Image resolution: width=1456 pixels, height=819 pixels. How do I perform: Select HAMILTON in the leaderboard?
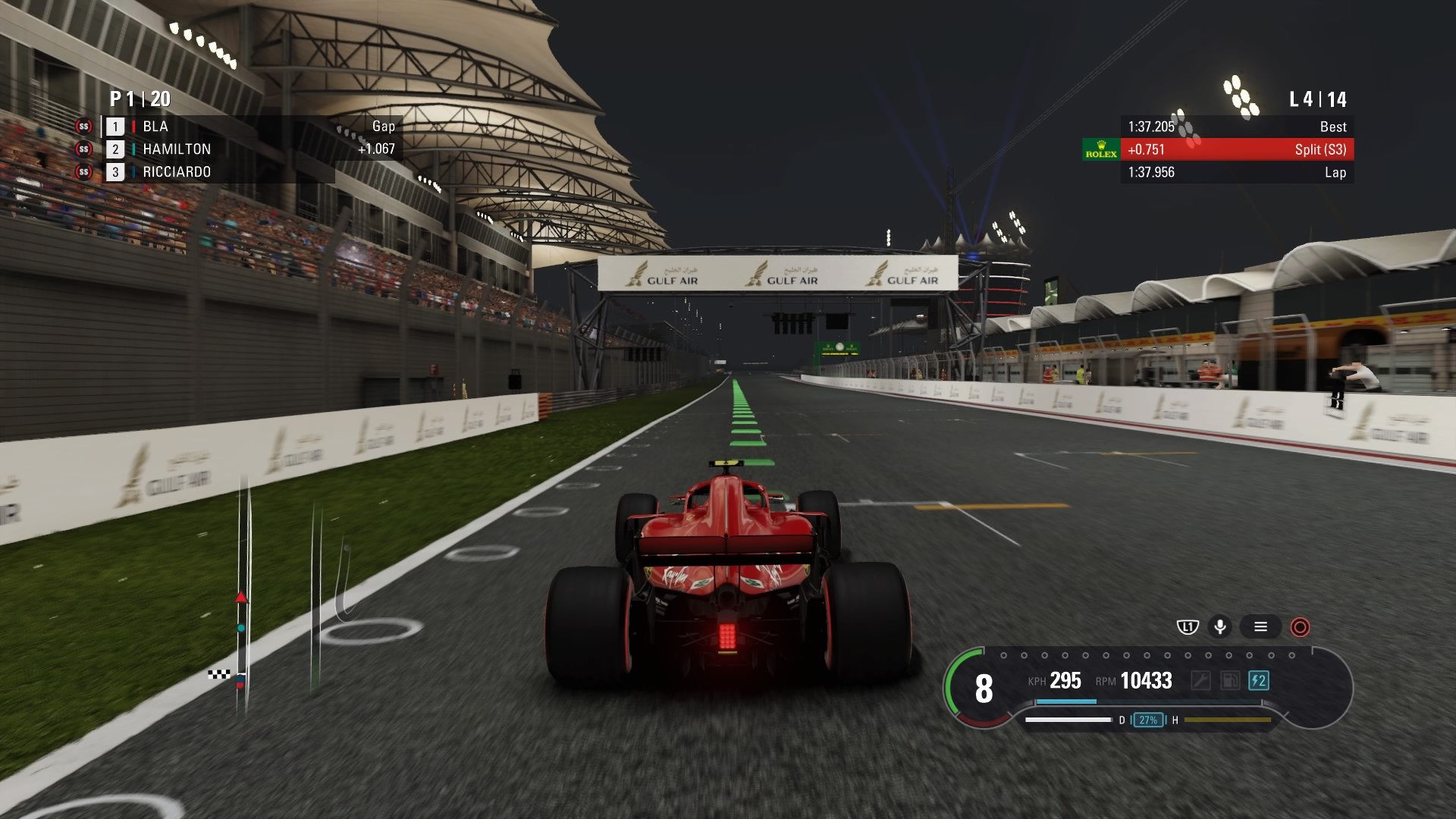[178, 149]
